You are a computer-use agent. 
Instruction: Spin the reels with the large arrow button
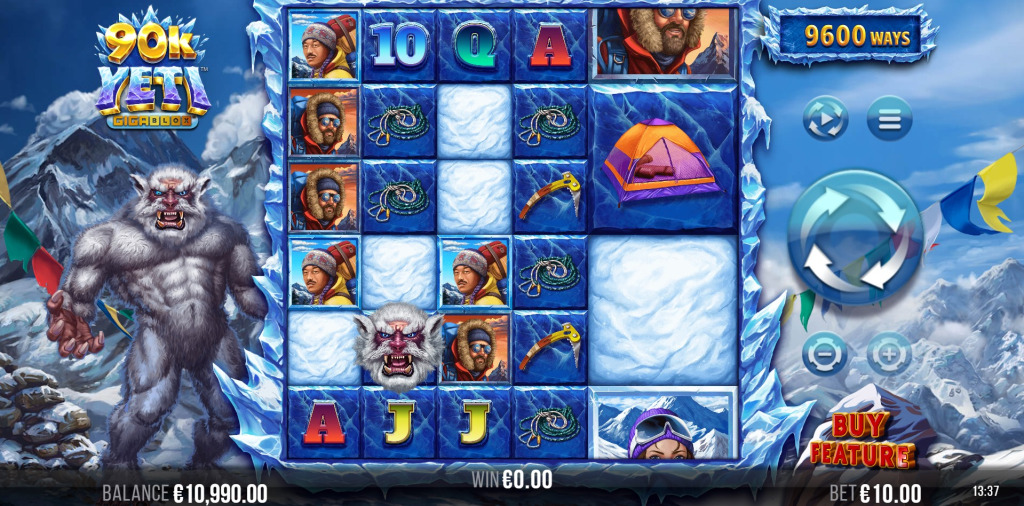854,237
